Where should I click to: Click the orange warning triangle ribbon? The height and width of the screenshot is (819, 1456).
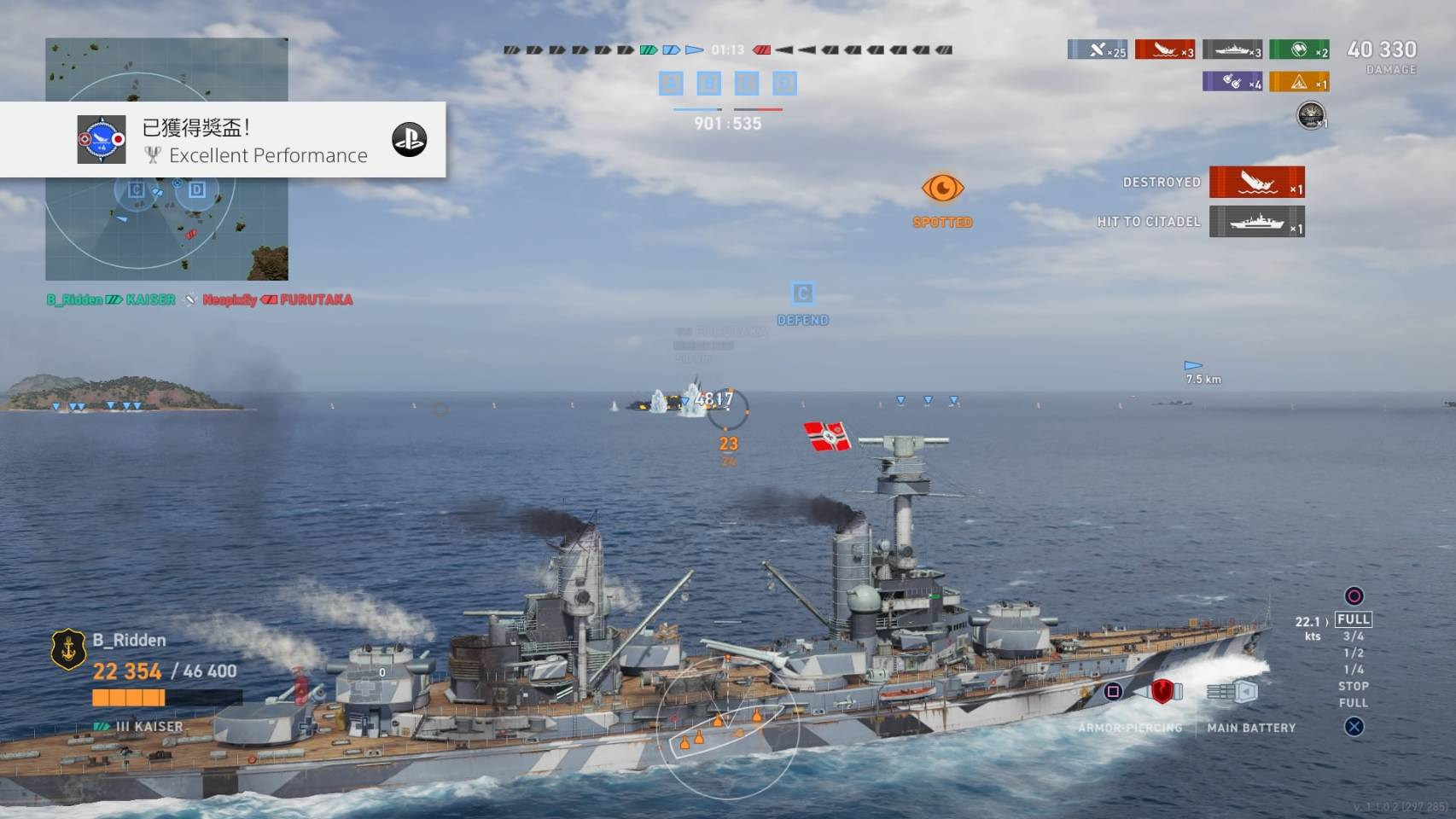1299,81
